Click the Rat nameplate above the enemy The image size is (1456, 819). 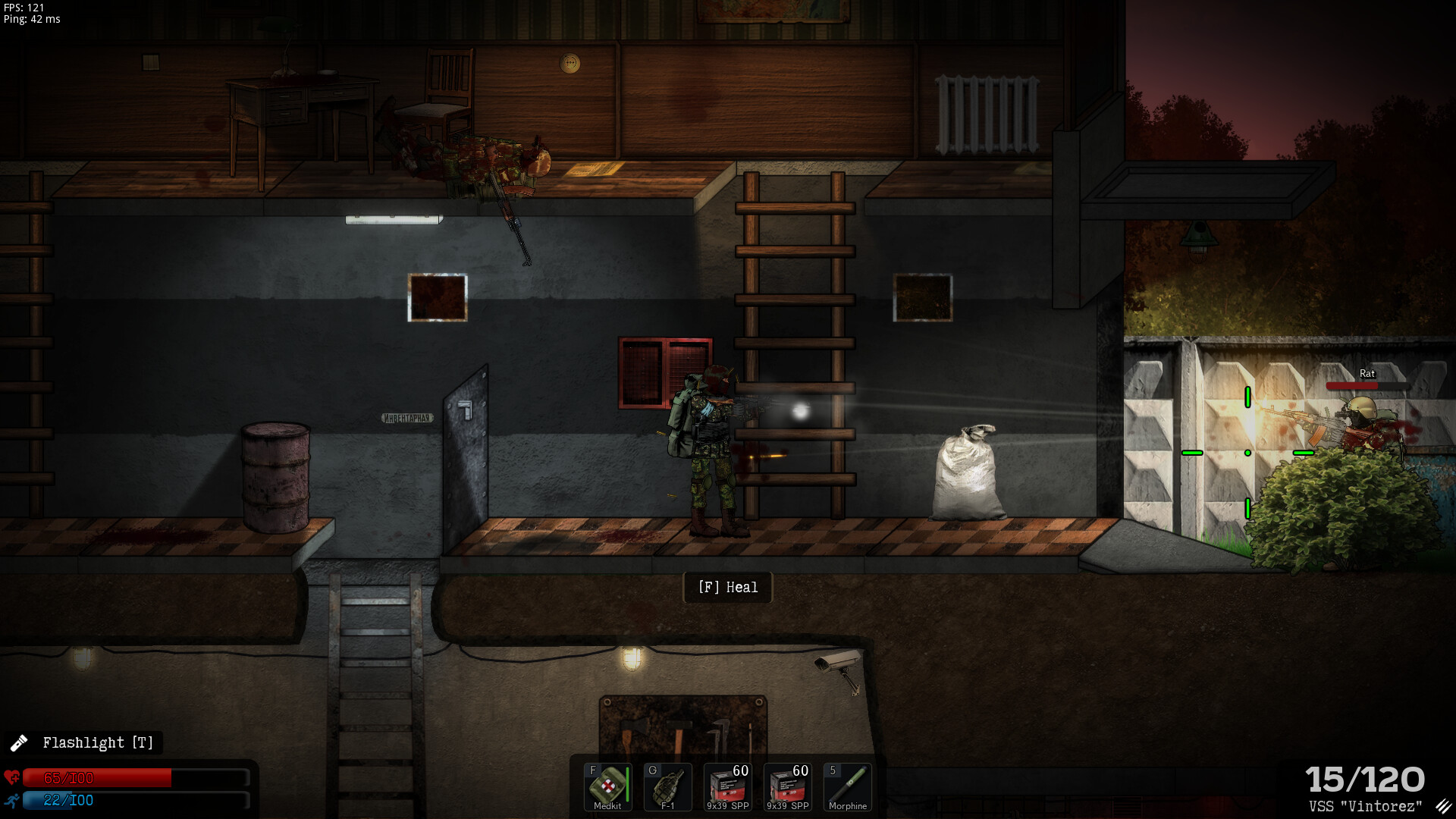click(x=1367, y=373)
